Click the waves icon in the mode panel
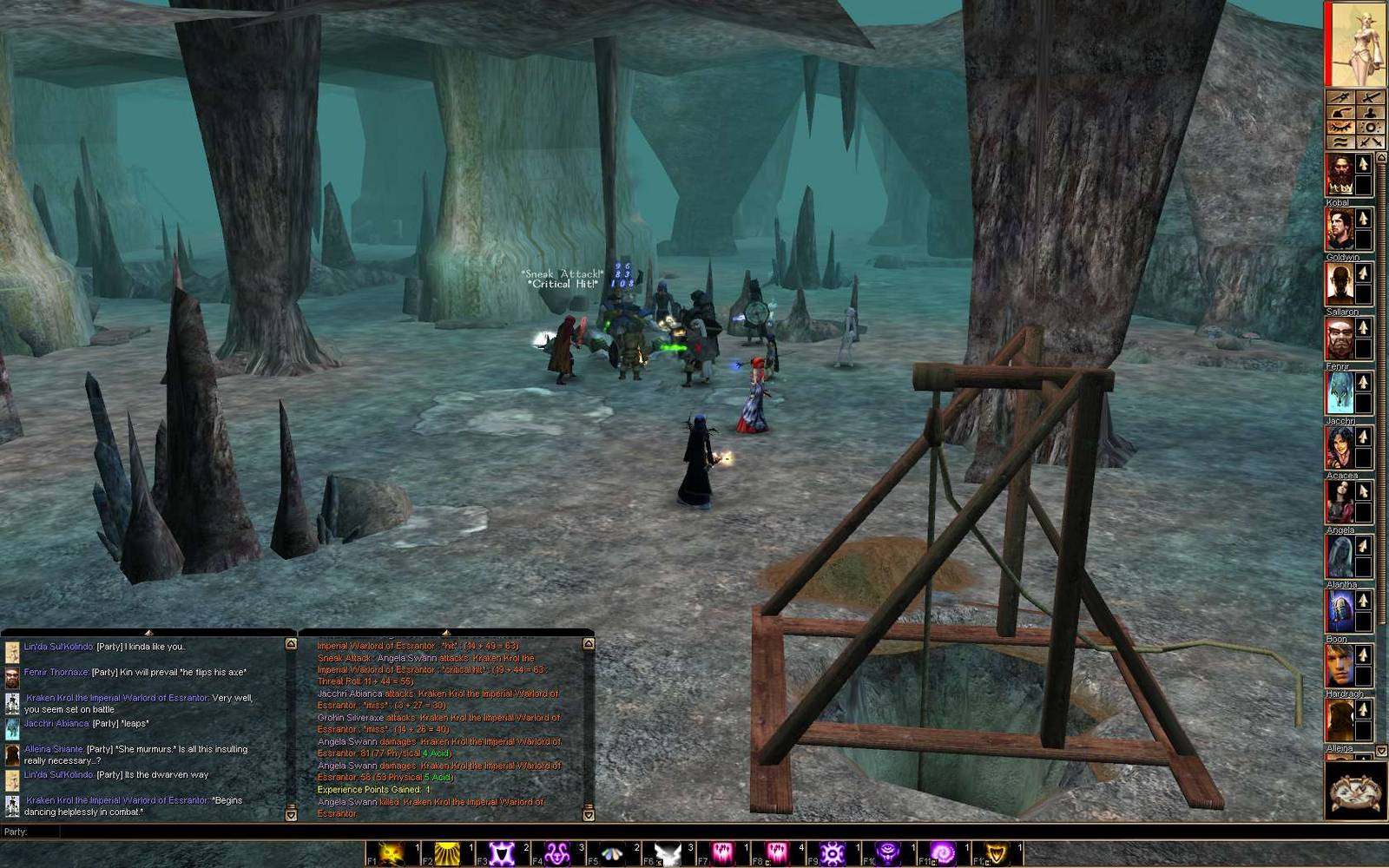Screen dimensions: 1389x868 coord(1340,141)
